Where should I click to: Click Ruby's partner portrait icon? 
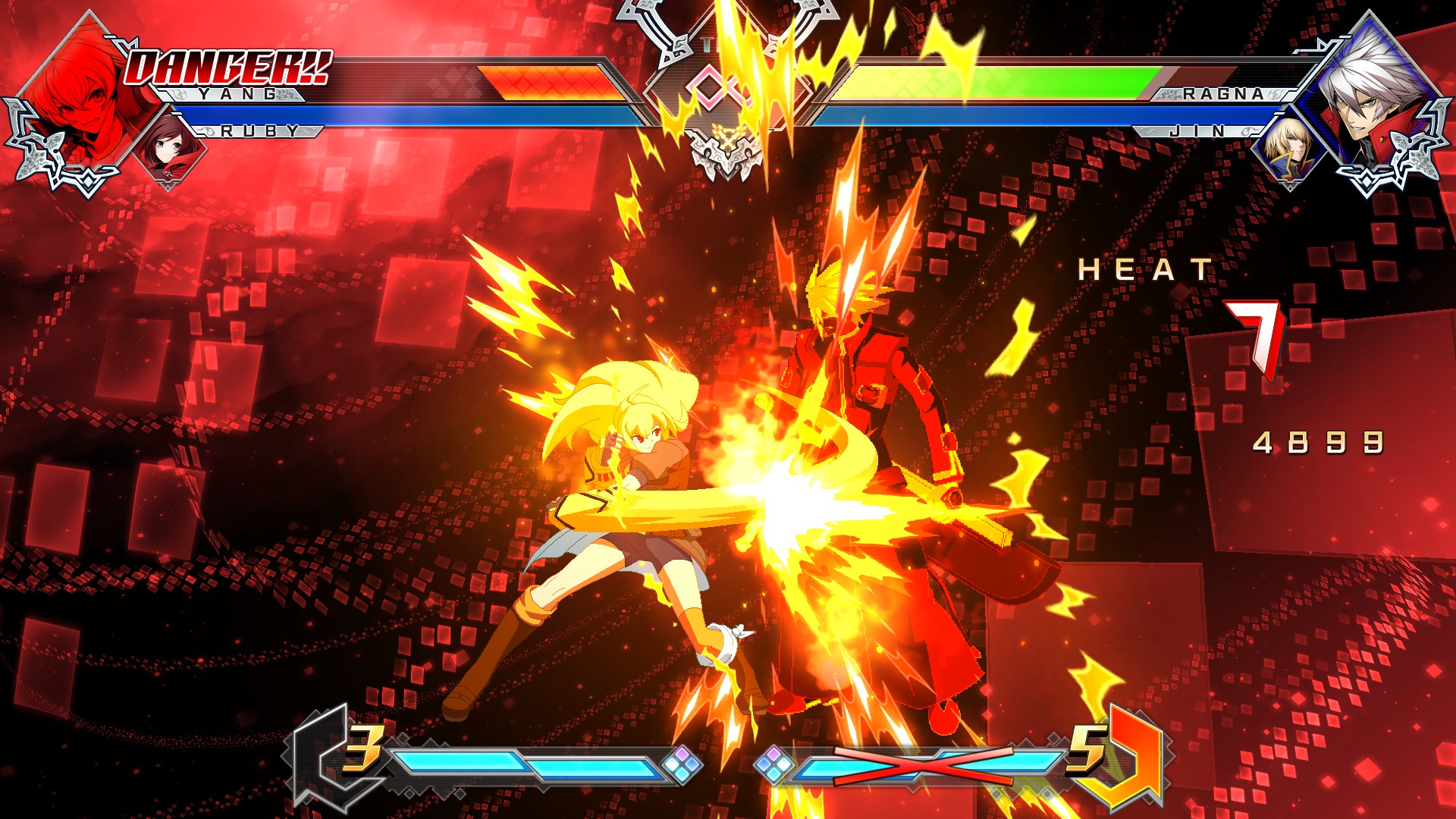point(167,144)
